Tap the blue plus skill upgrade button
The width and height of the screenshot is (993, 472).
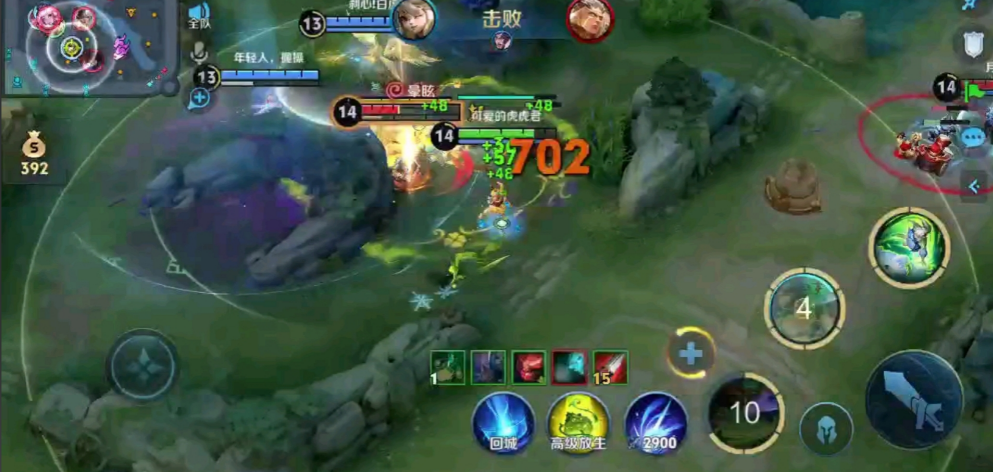click(691, 352)
